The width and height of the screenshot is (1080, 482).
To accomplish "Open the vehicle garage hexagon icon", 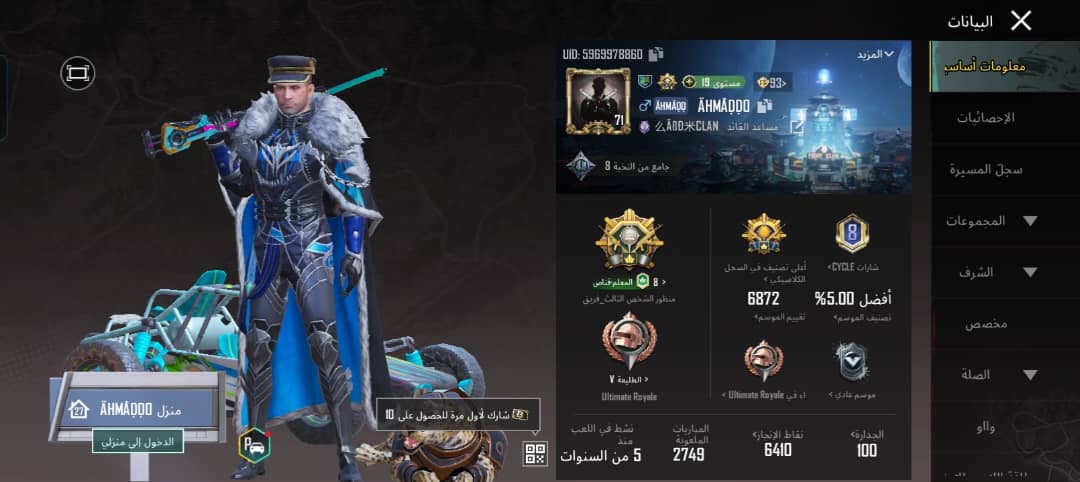I will (254, 445).
